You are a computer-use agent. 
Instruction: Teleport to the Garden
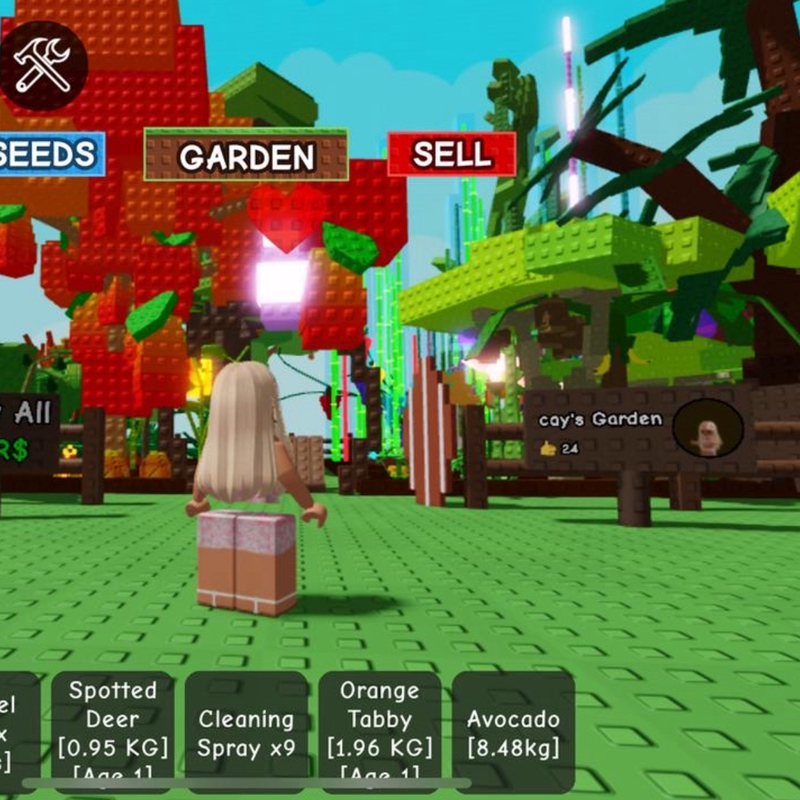246,155
